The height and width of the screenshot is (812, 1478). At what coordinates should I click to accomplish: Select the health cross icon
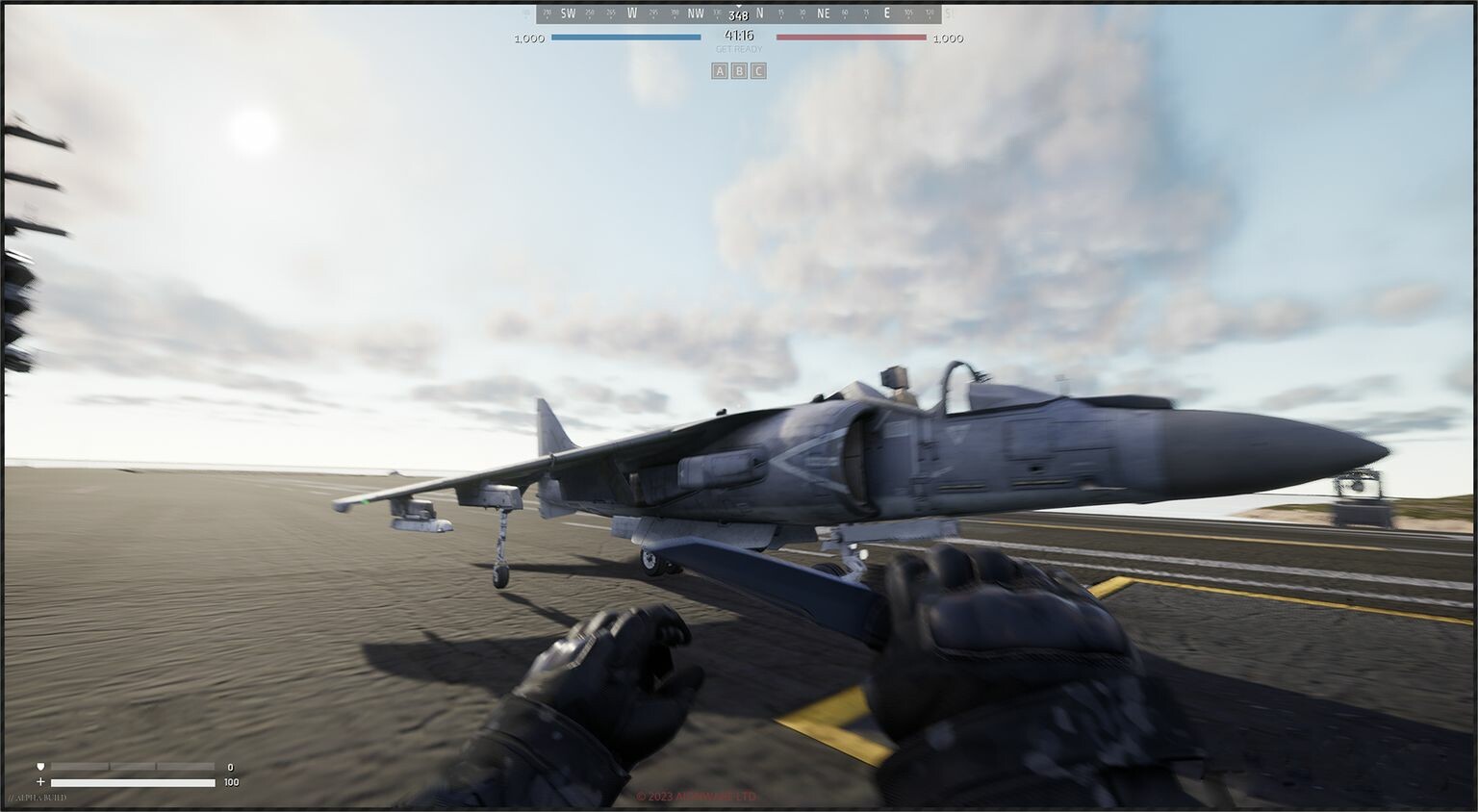click(38, 782)
